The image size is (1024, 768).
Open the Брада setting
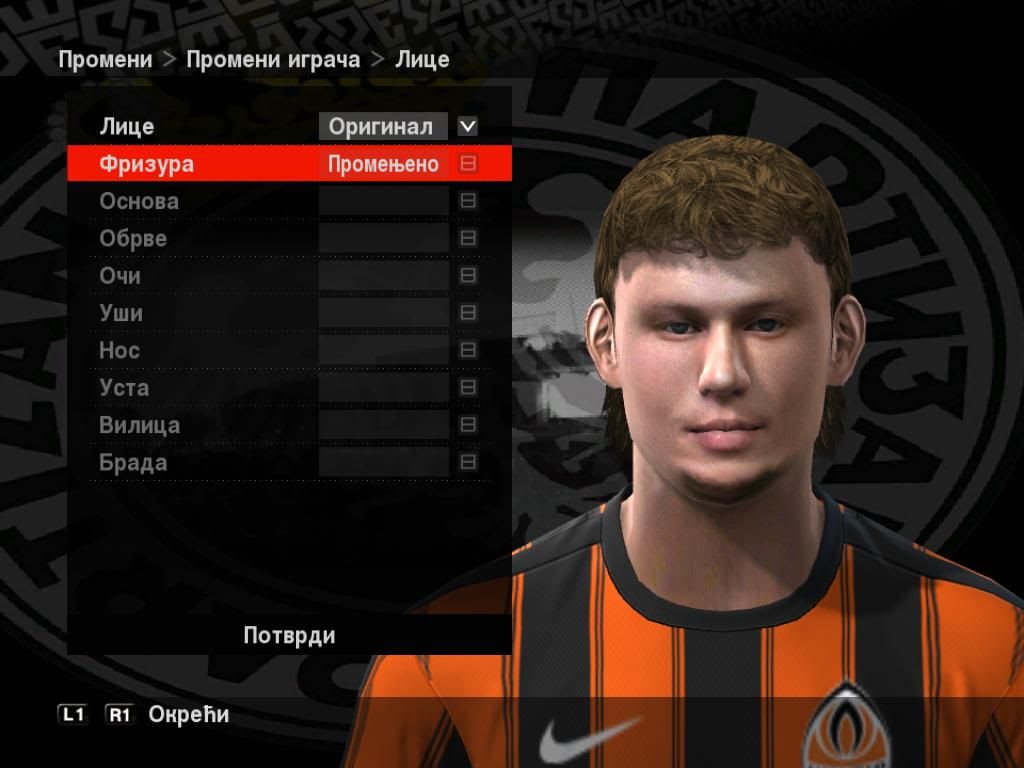[133, 463]
